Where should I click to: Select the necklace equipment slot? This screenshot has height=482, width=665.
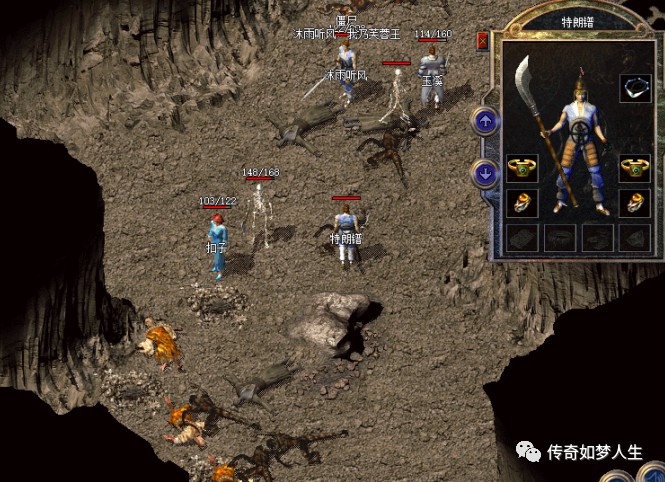tap(634, 88)
